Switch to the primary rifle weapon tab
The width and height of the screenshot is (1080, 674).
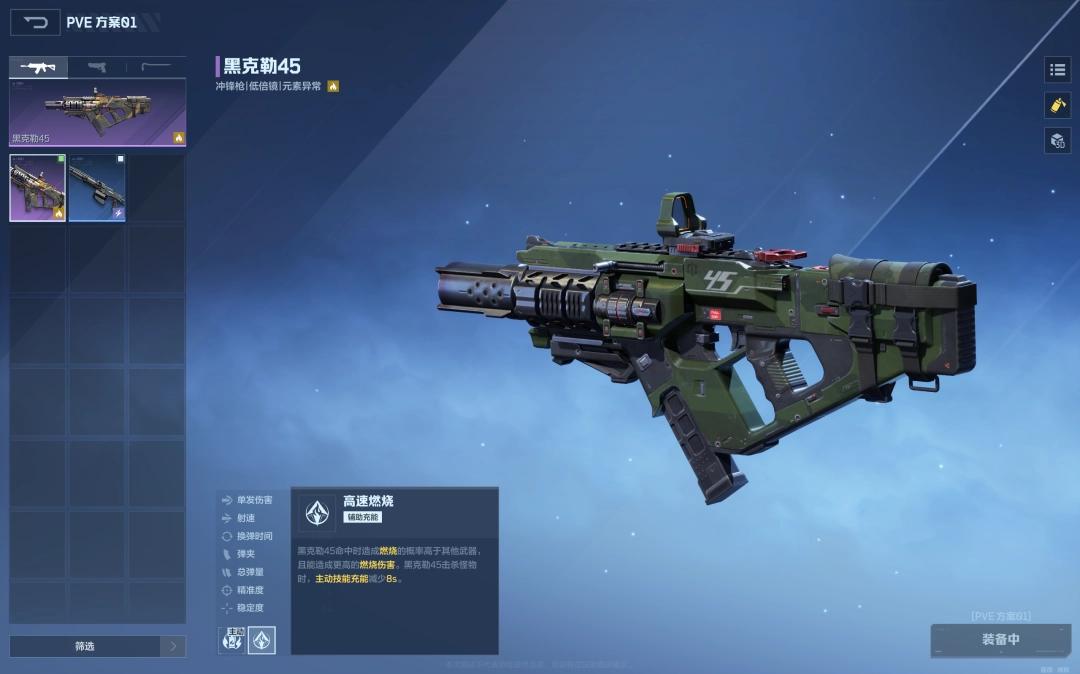click(39, 67)
